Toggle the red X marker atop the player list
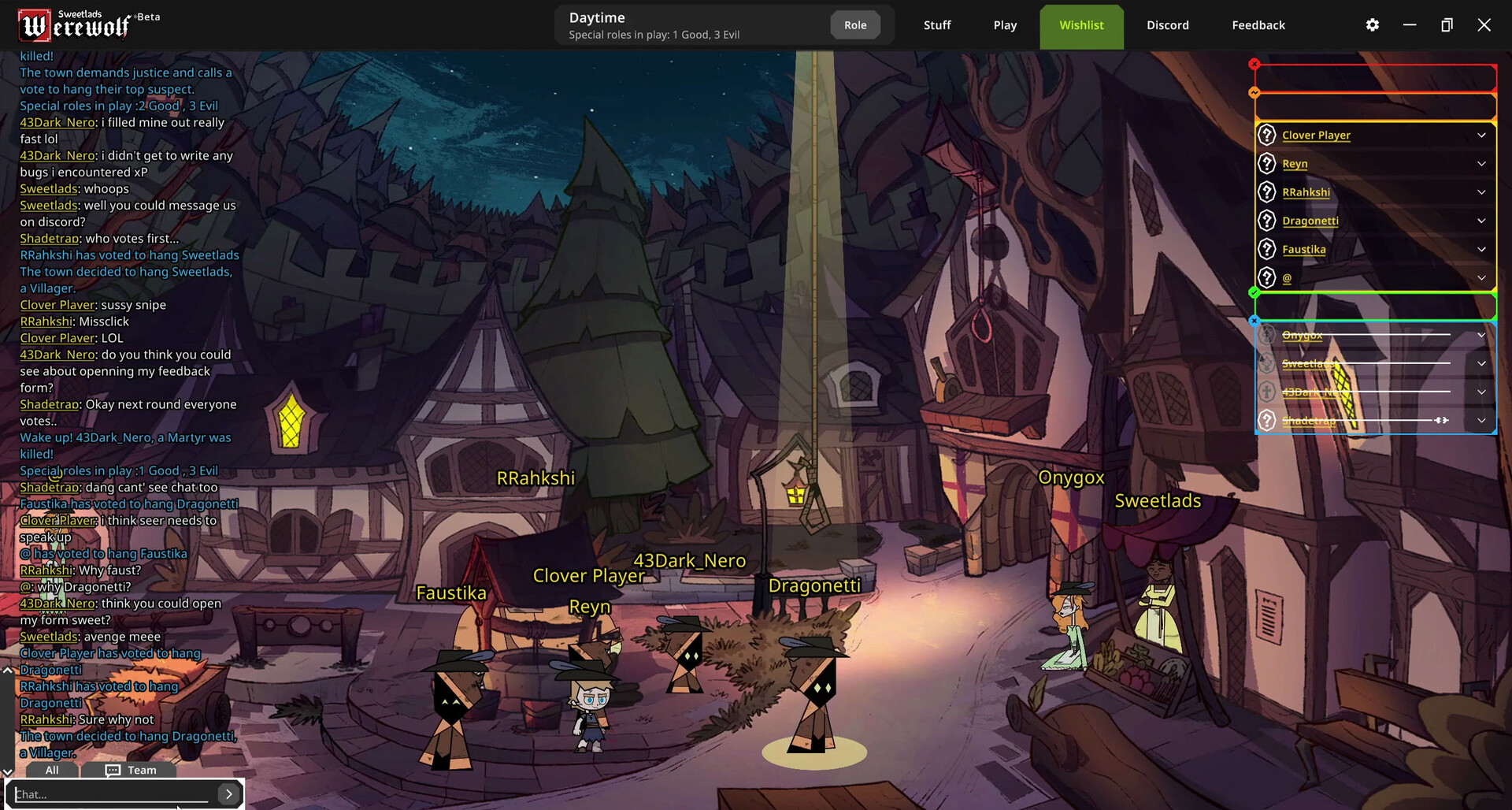Screen dimensions: 1512x810 tap(1254, 64)
